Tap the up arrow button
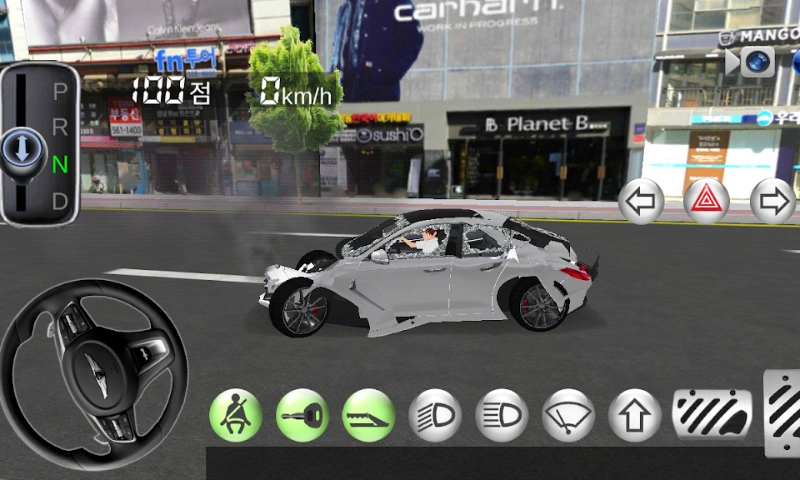 635,415
